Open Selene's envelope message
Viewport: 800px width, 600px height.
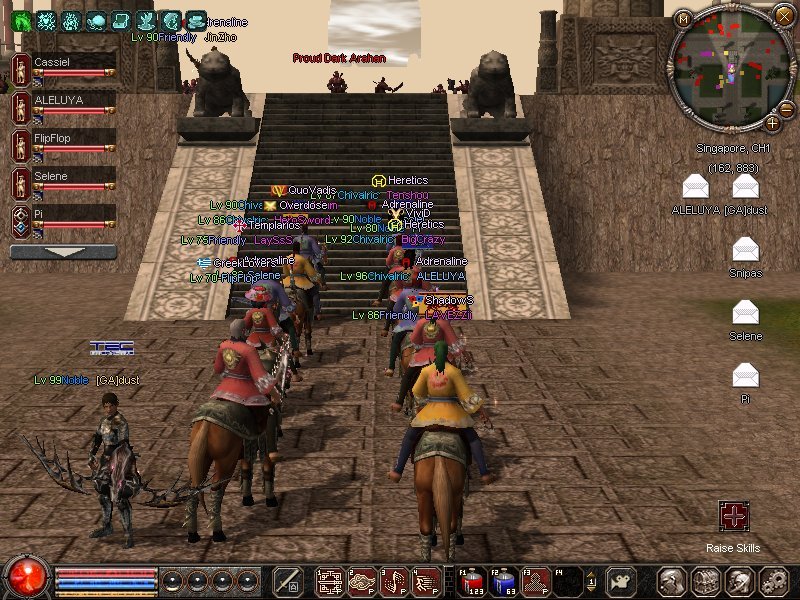tap(745, 313)
